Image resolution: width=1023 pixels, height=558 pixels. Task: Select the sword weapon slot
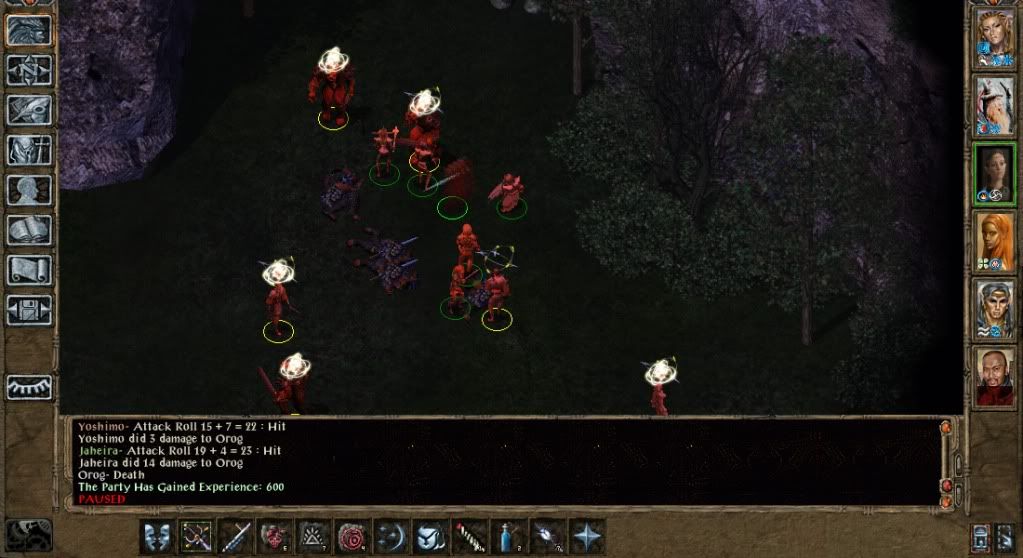tap(235, 537)
